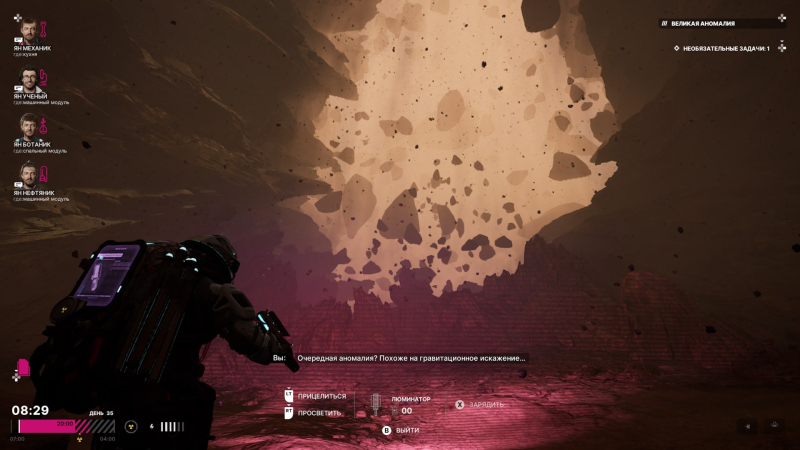Open the Великая Аномалия main objective
Image resolution: width=800 pixels, height=450 pixels.
[x=720, y=22]
